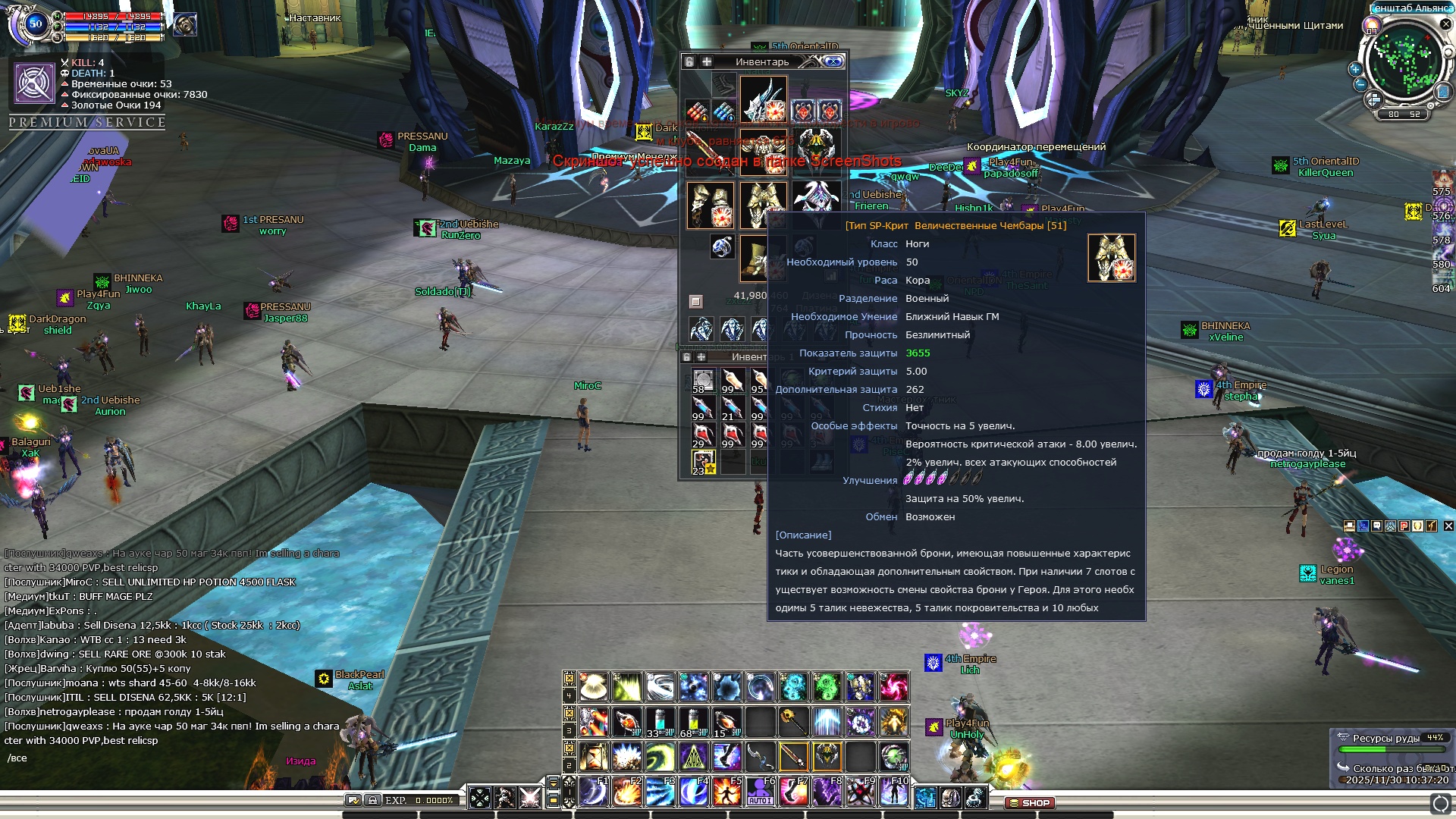
Task: Close the minimap with its X button
Action: coord(1445,24)
